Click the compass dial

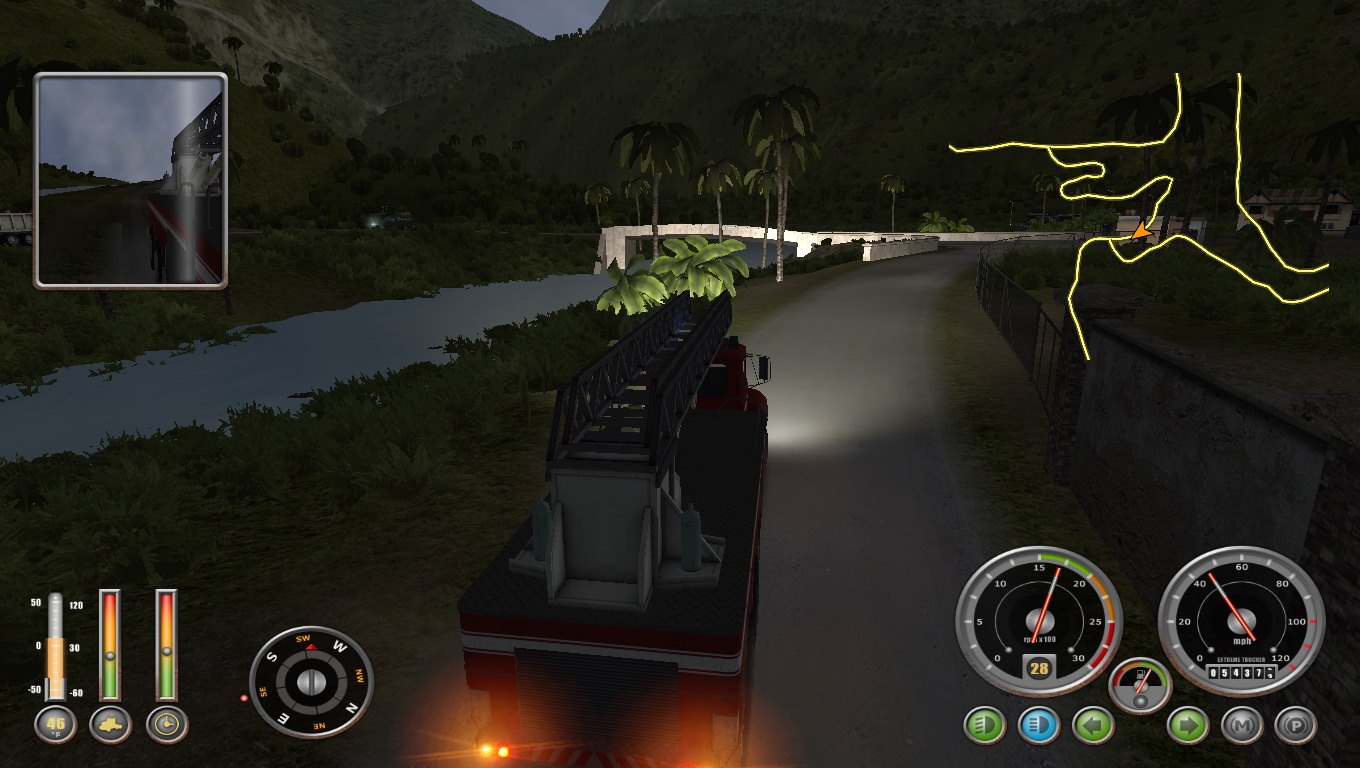click(x=311, y=682)
